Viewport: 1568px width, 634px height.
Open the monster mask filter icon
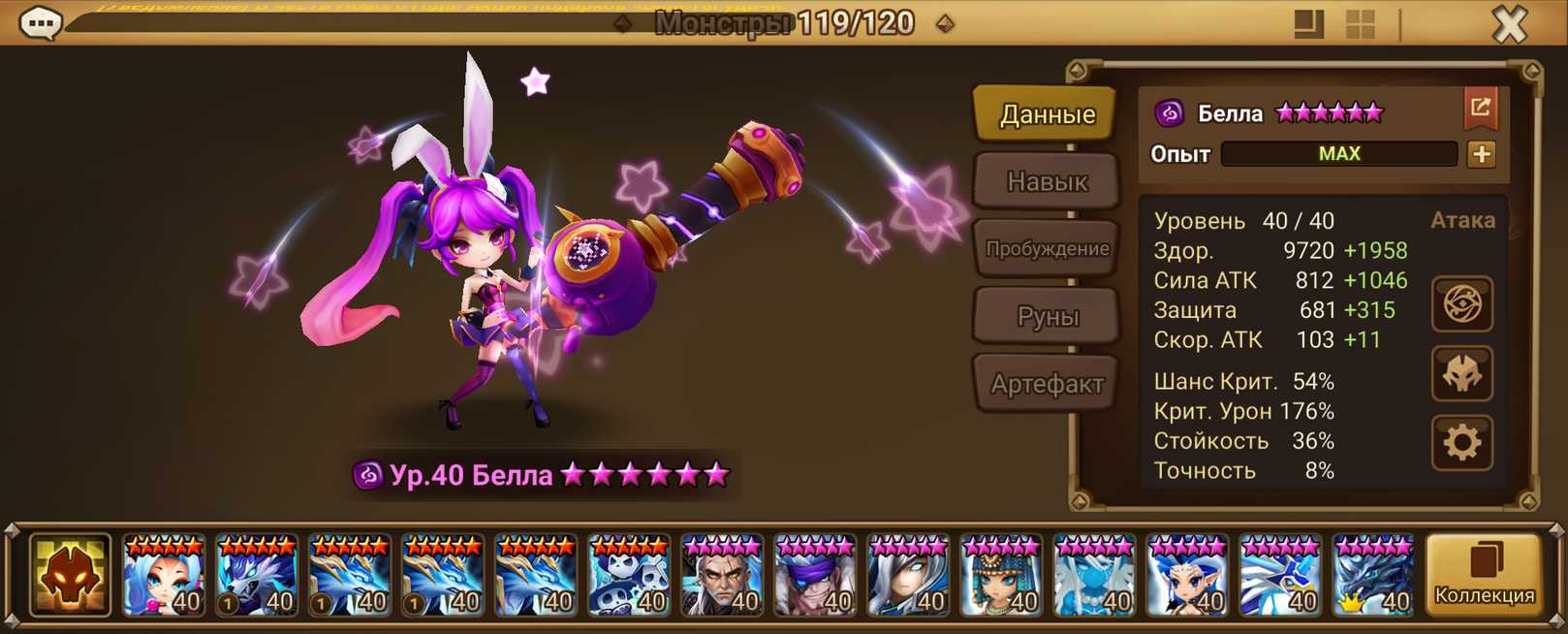[x=70, y=576]
